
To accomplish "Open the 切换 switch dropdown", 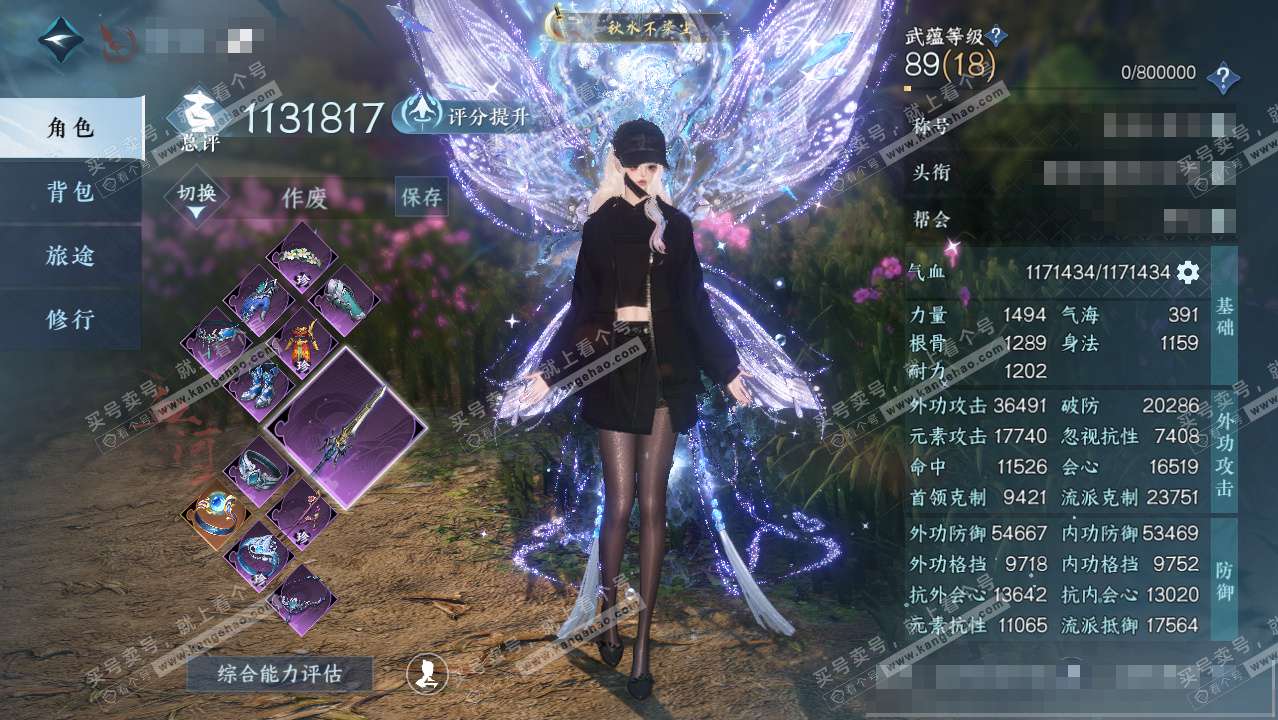I will coord(197,197).
